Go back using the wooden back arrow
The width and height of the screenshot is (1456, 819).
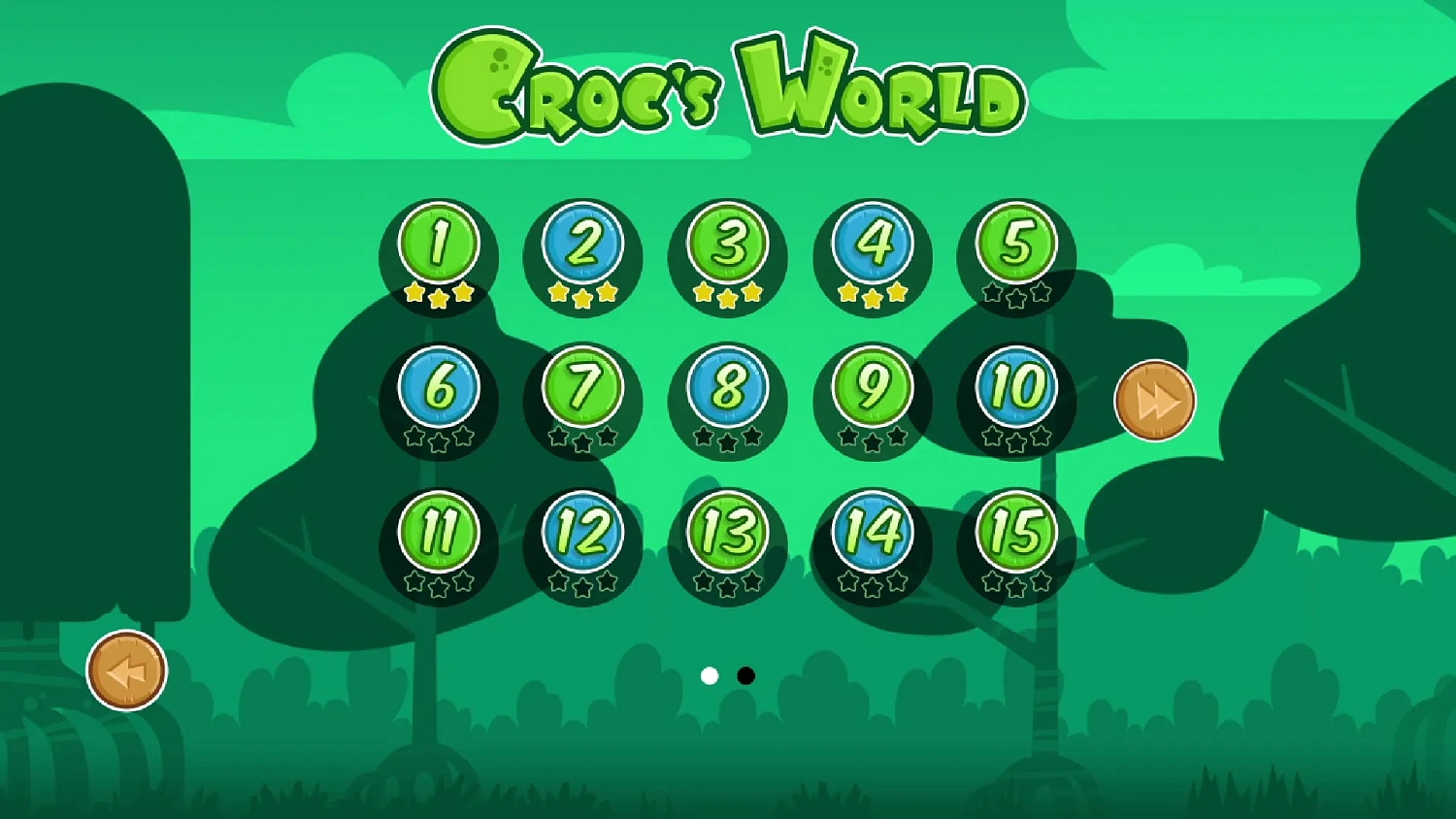click(124, 670)
